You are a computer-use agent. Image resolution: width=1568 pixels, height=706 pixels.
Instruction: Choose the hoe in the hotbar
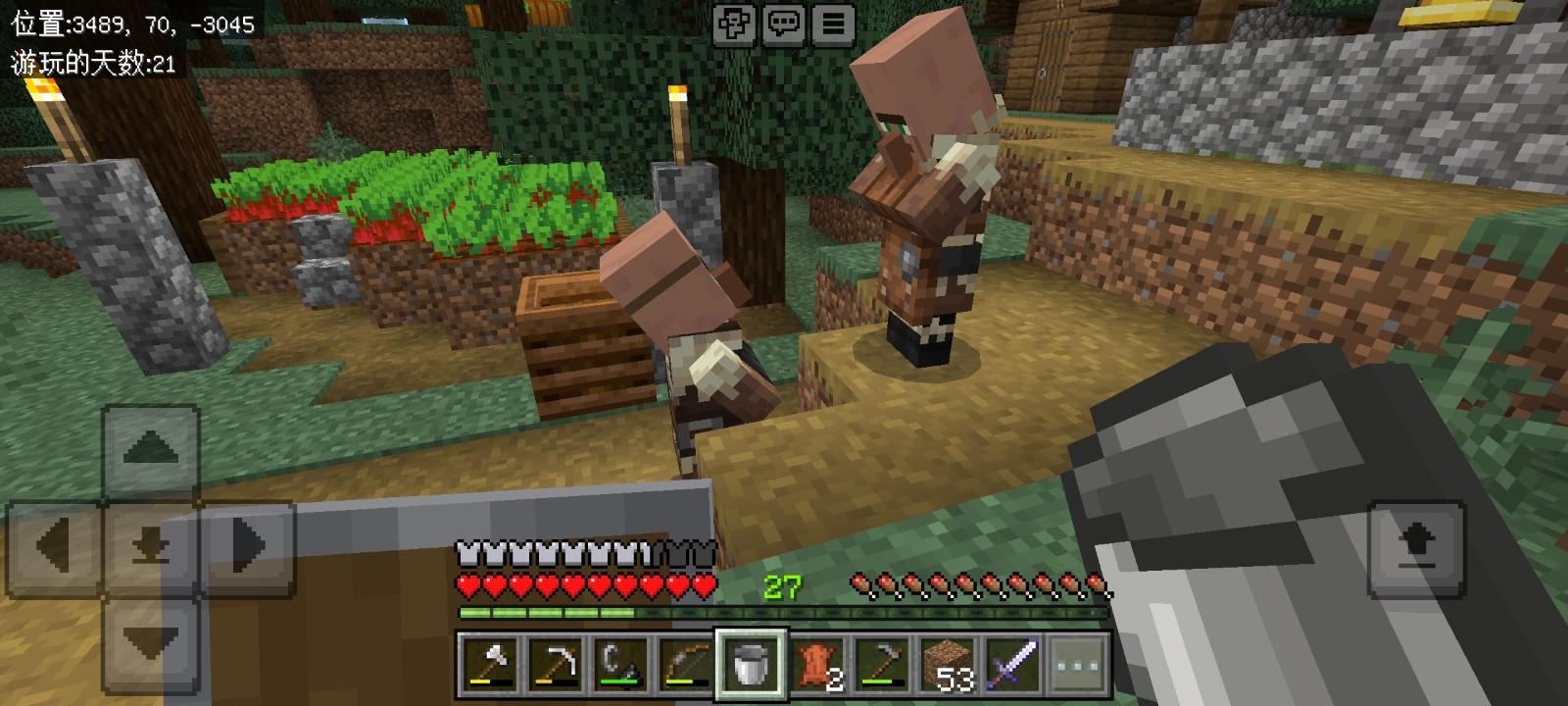882,663
